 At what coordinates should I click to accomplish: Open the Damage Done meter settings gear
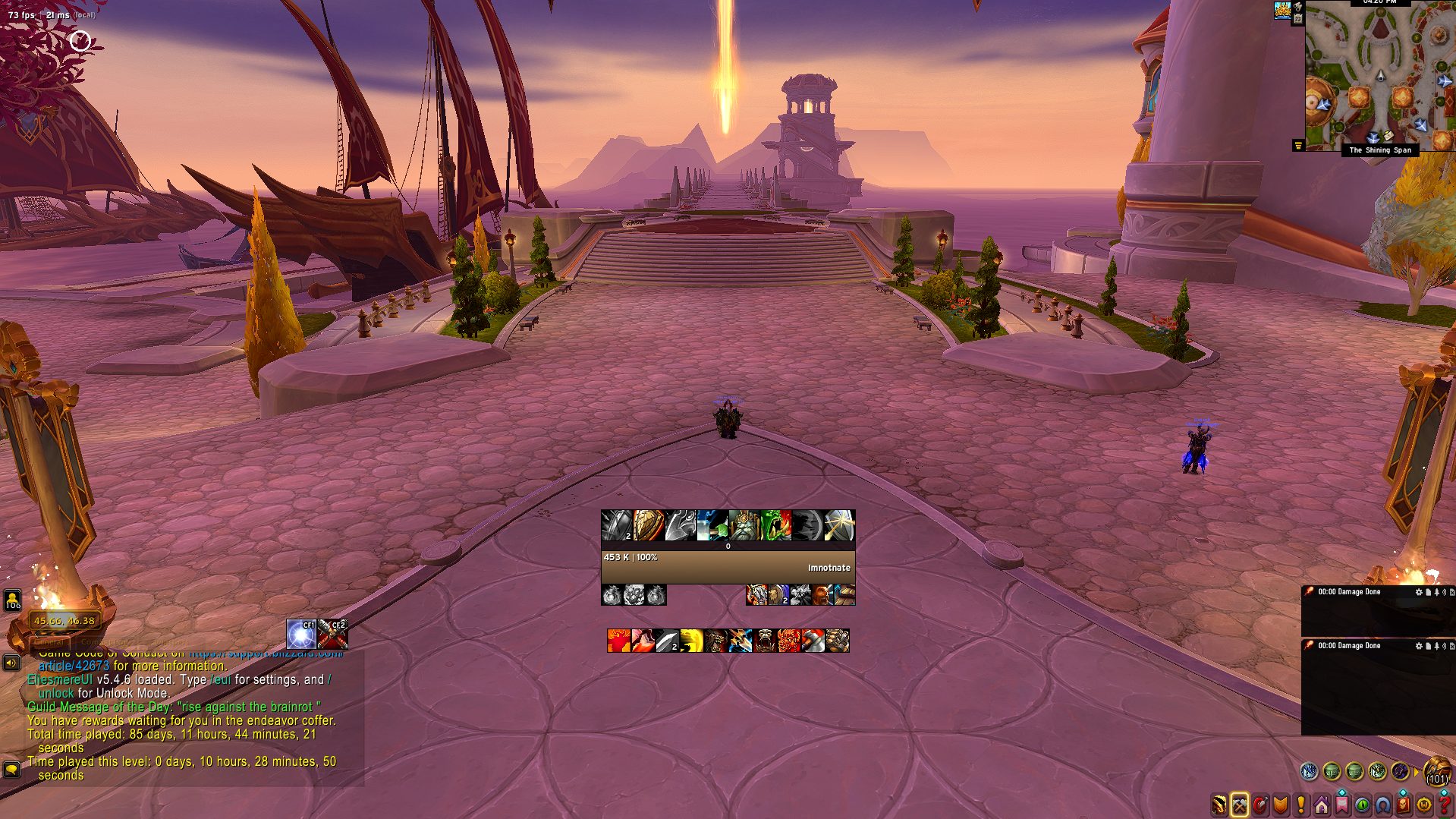tap(1419, 592)
